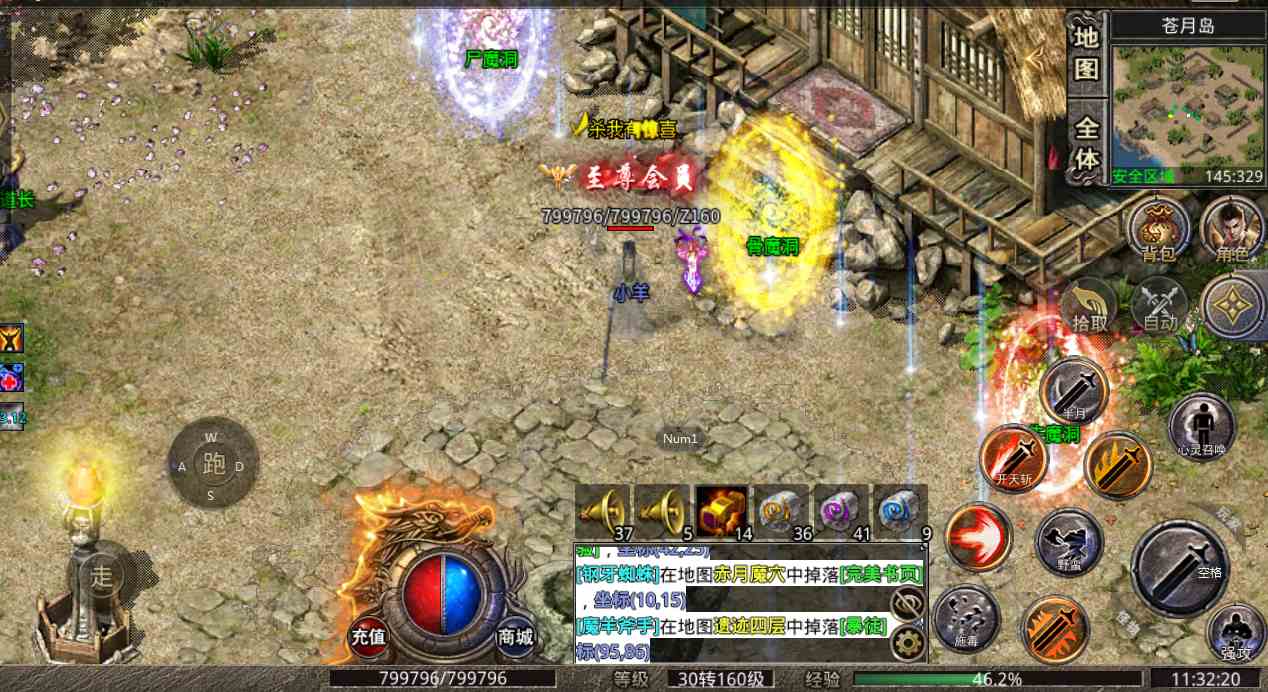Open the 地图 map button
Image resolution: width=1268 pixels, height=692 pixels.
[x=1087, y=52]
